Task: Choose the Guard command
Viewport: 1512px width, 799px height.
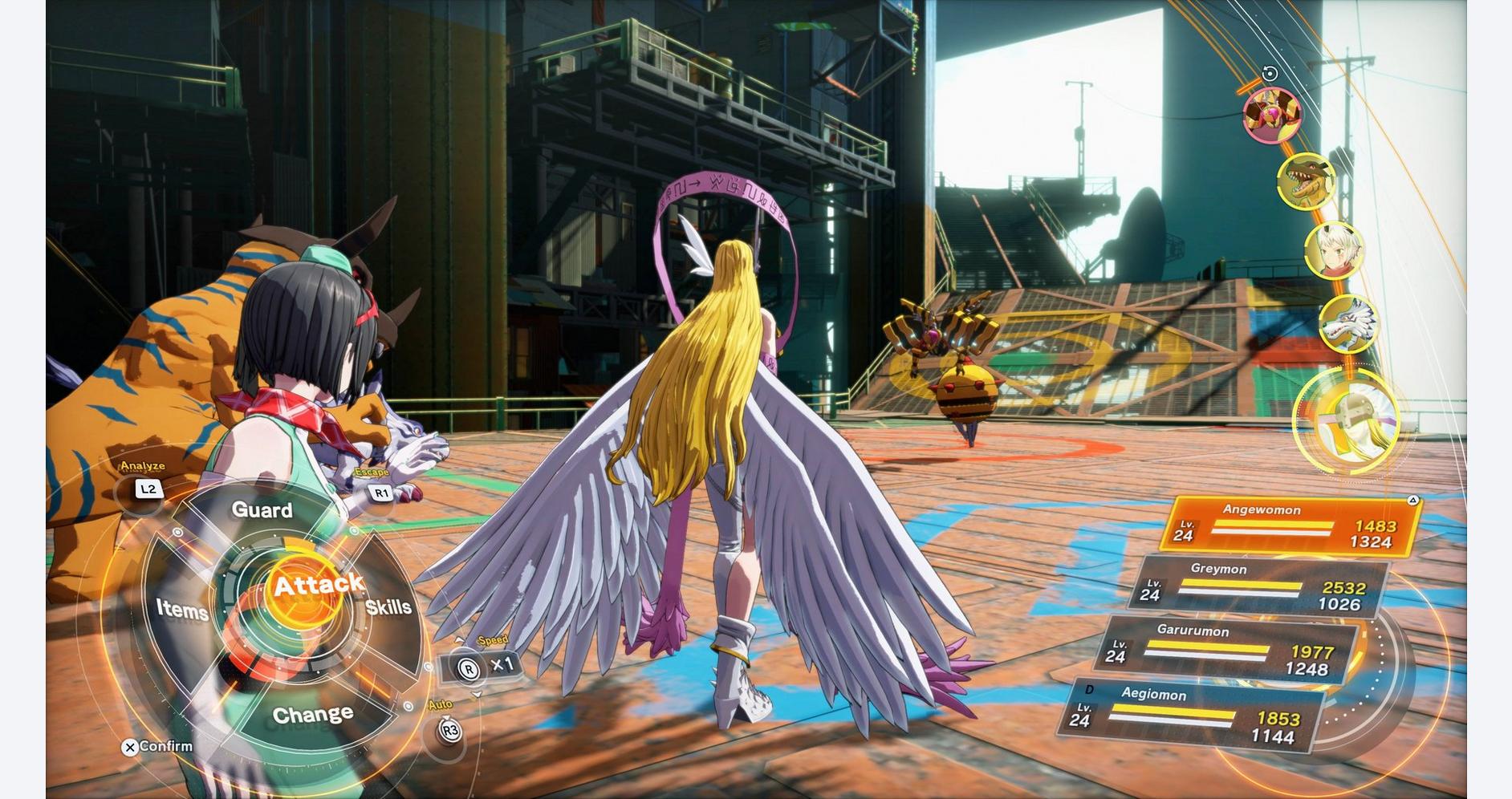Action: coord(262,510)
